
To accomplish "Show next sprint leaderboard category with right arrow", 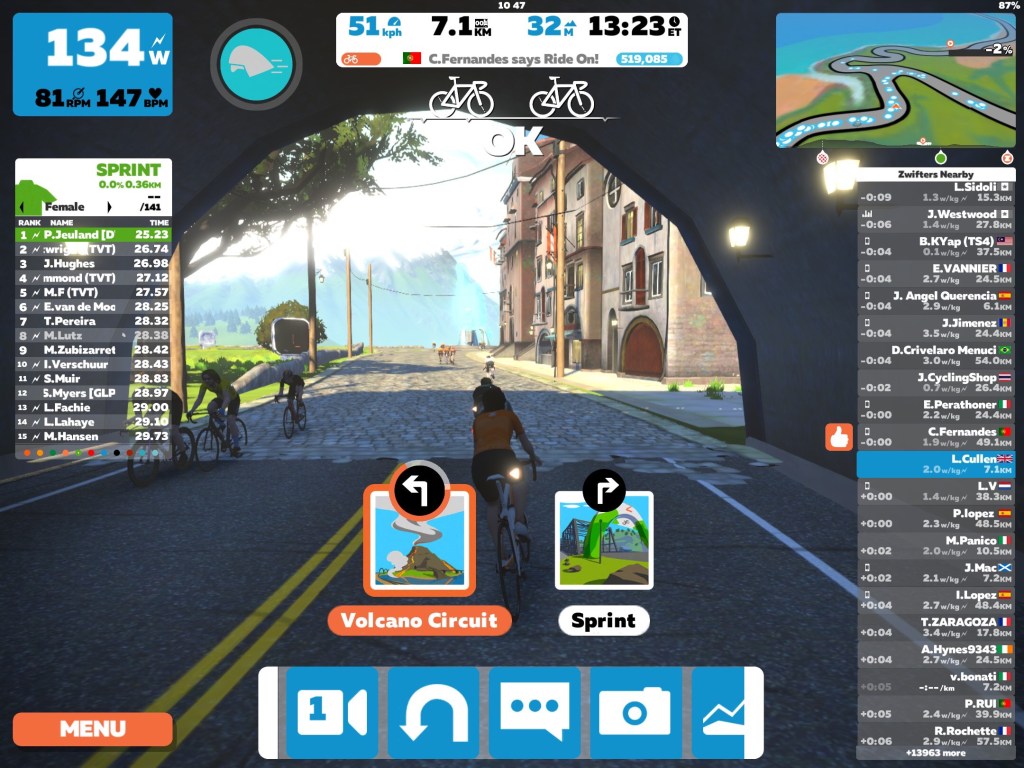I will point(109,207).
